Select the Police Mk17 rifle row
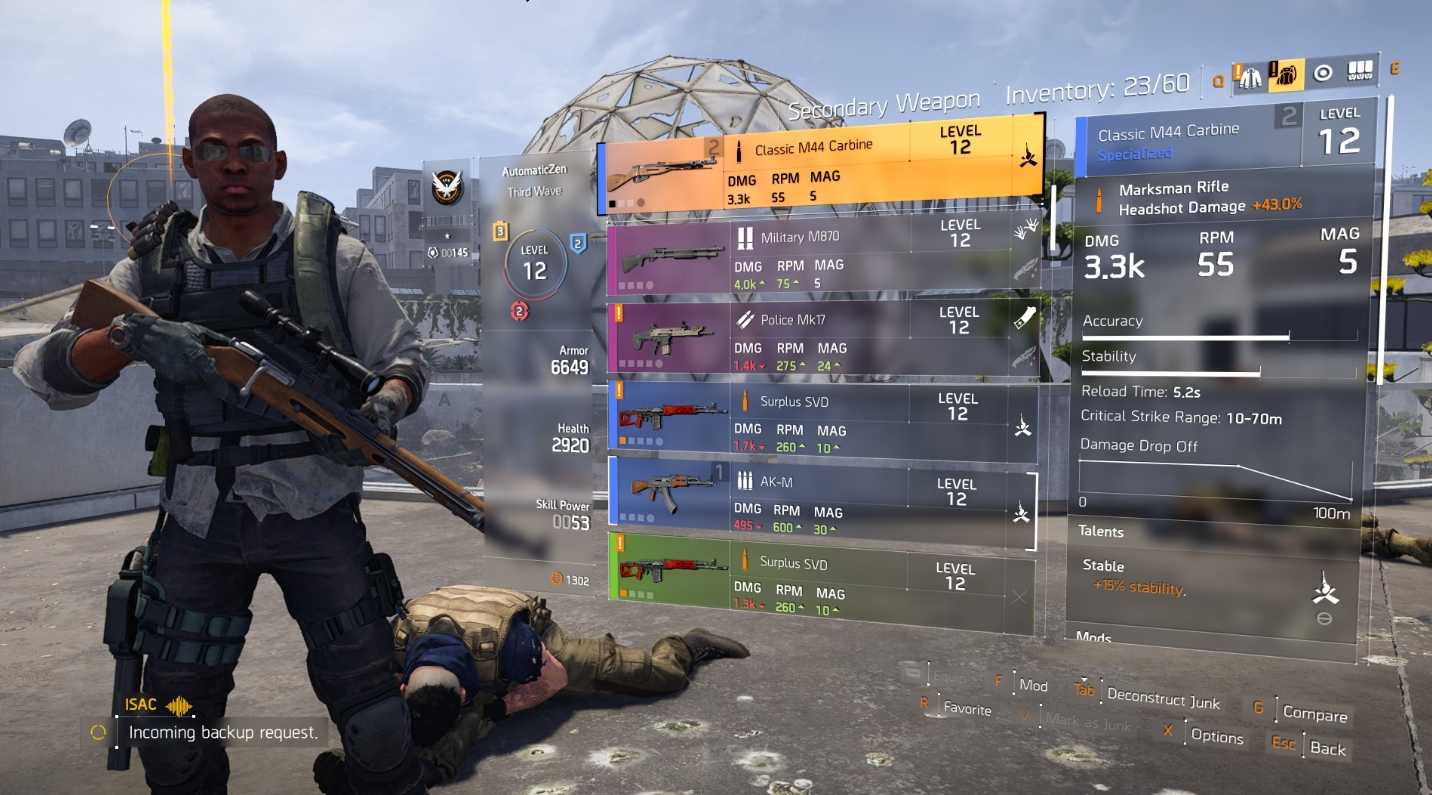1432x795 pixels. click(820, 337)
